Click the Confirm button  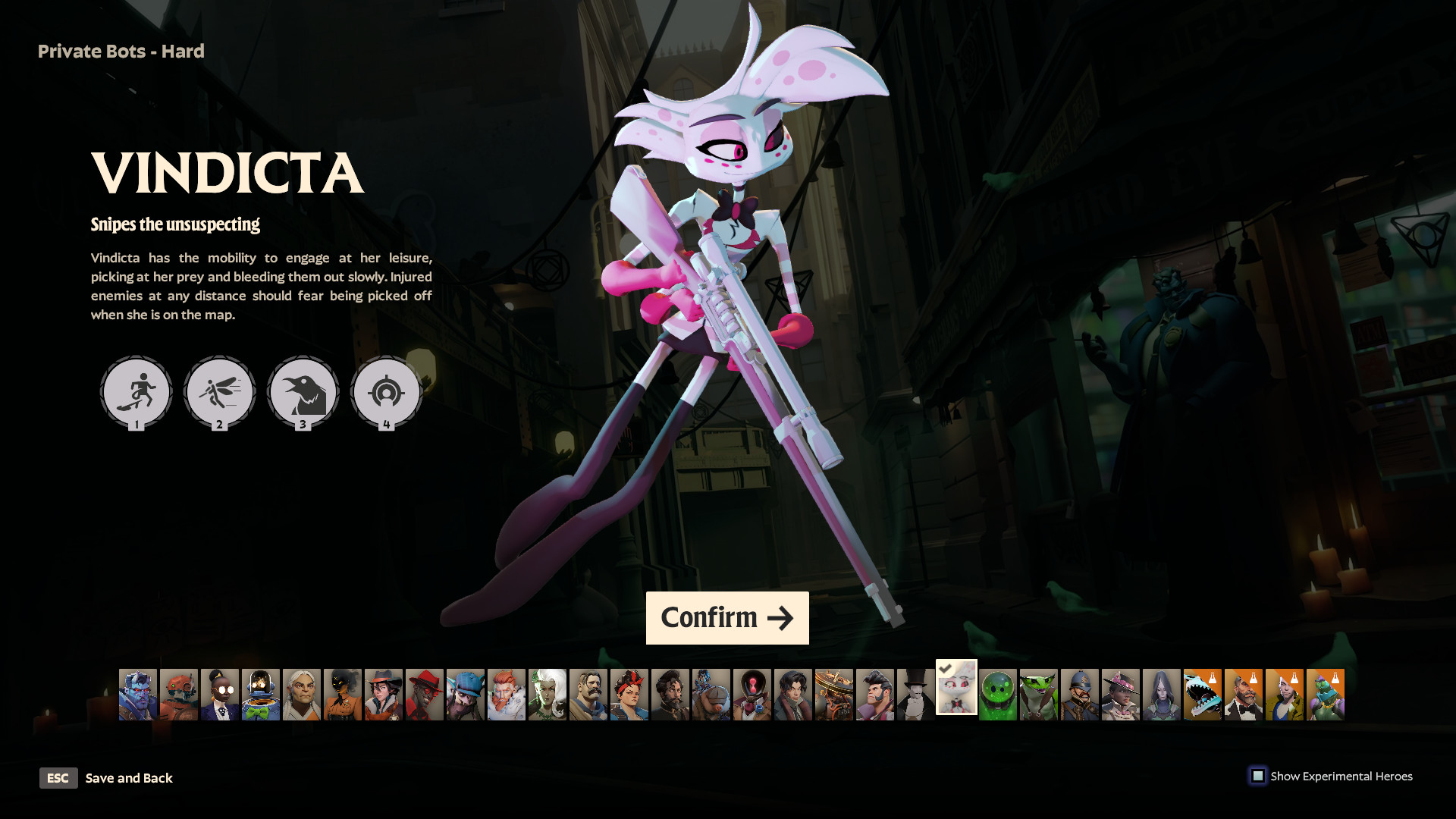(726, 617)
